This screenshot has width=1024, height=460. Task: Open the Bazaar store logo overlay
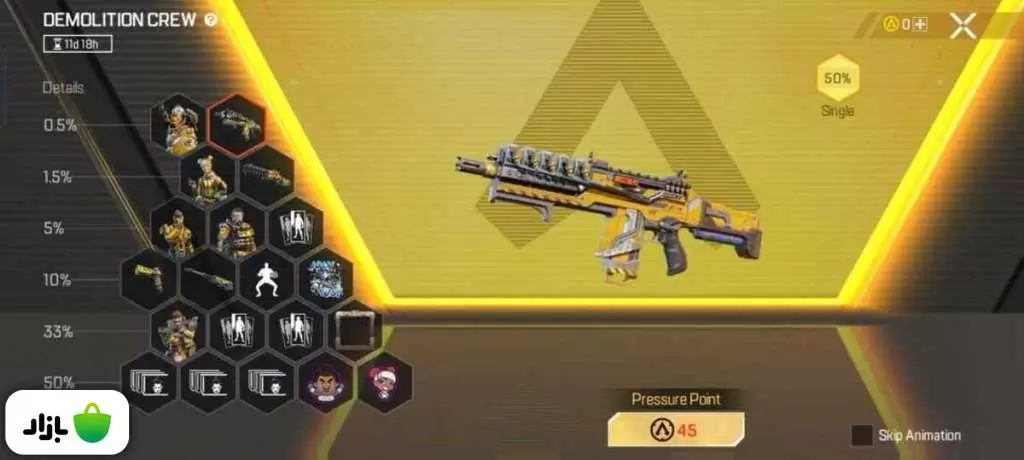click(x=68, y=423)
